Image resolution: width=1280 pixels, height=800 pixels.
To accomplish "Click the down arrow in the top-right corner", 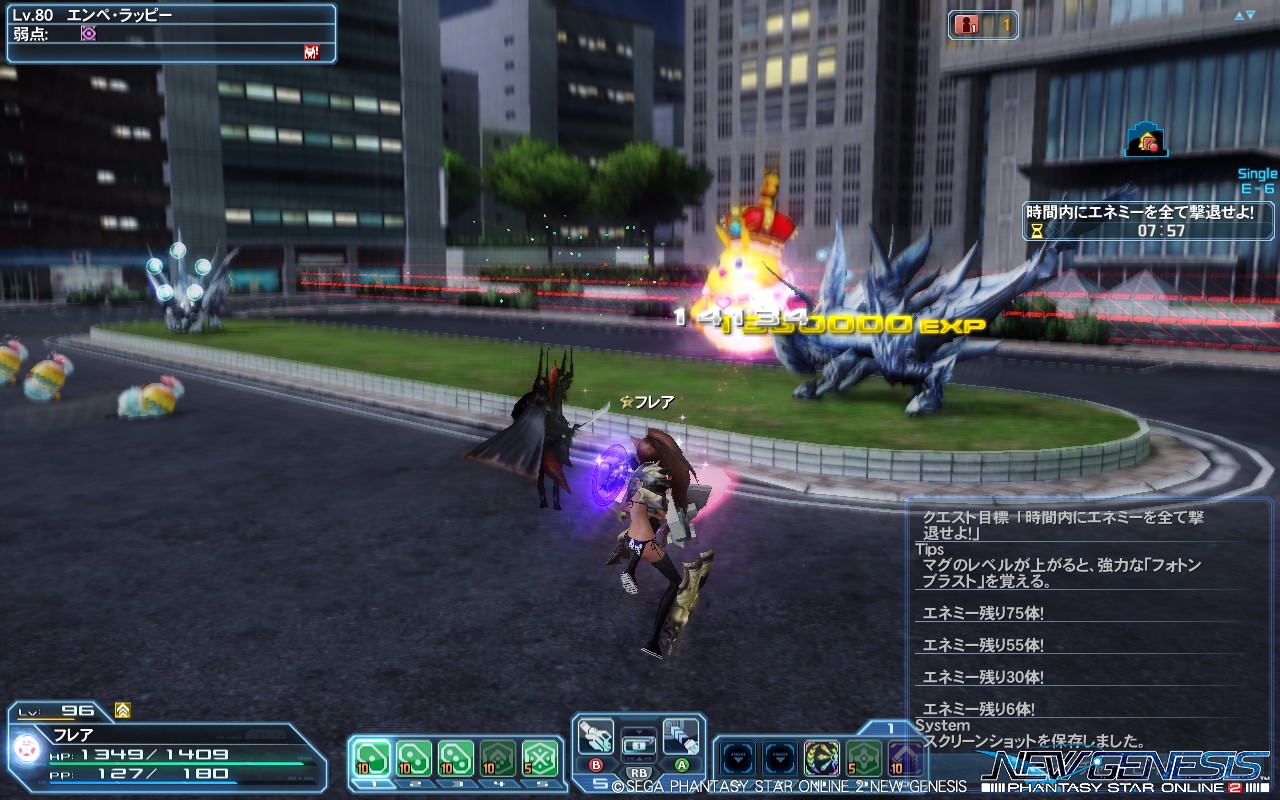I will pos(1251,15).
